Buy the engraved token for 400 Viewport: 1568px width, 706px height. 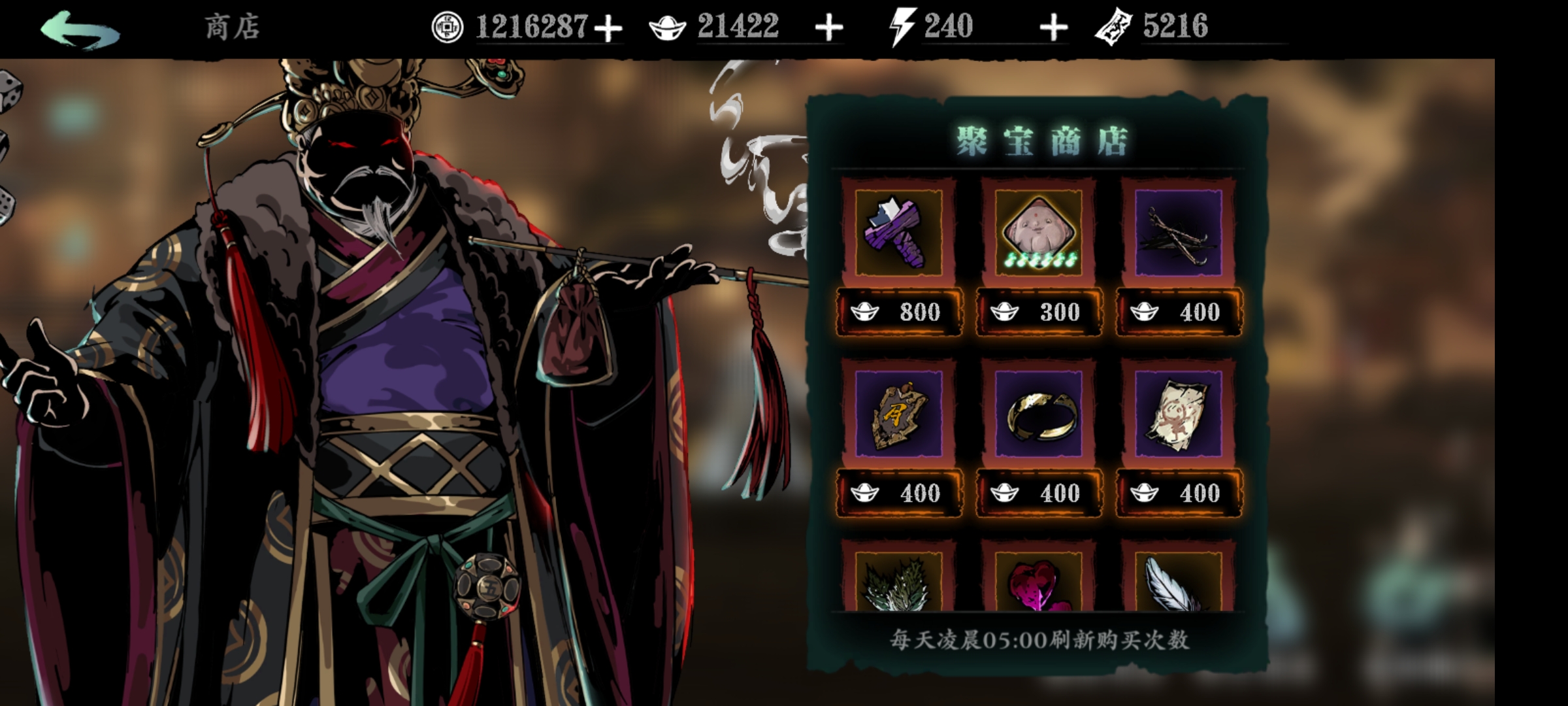pyautogui.click(x=899, y=493)
